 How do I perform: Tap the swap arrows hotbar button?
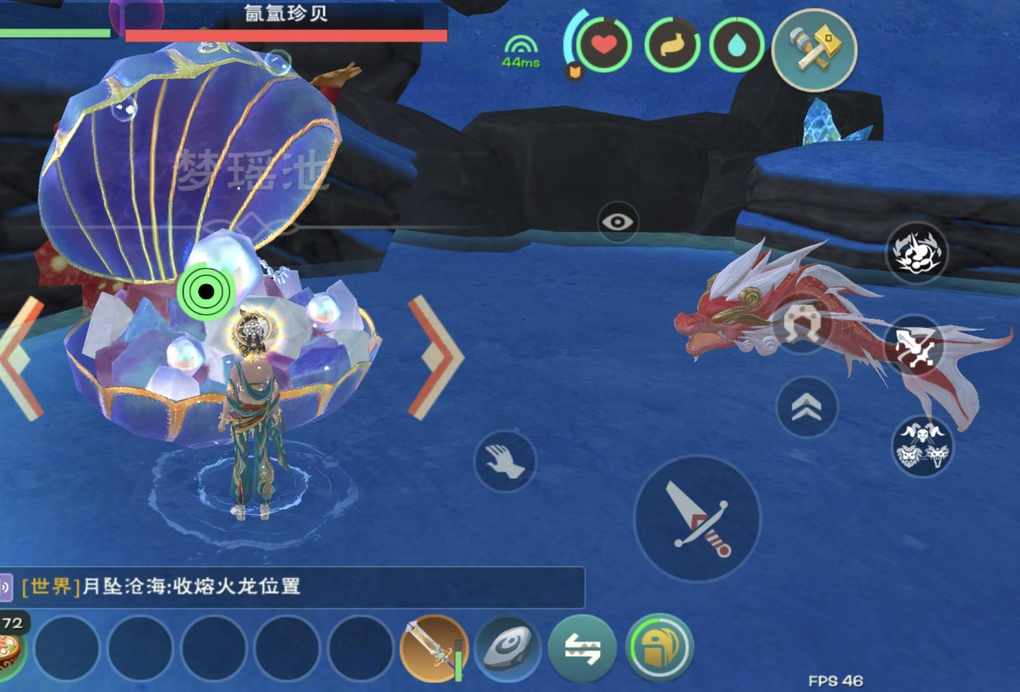(582, 648)
